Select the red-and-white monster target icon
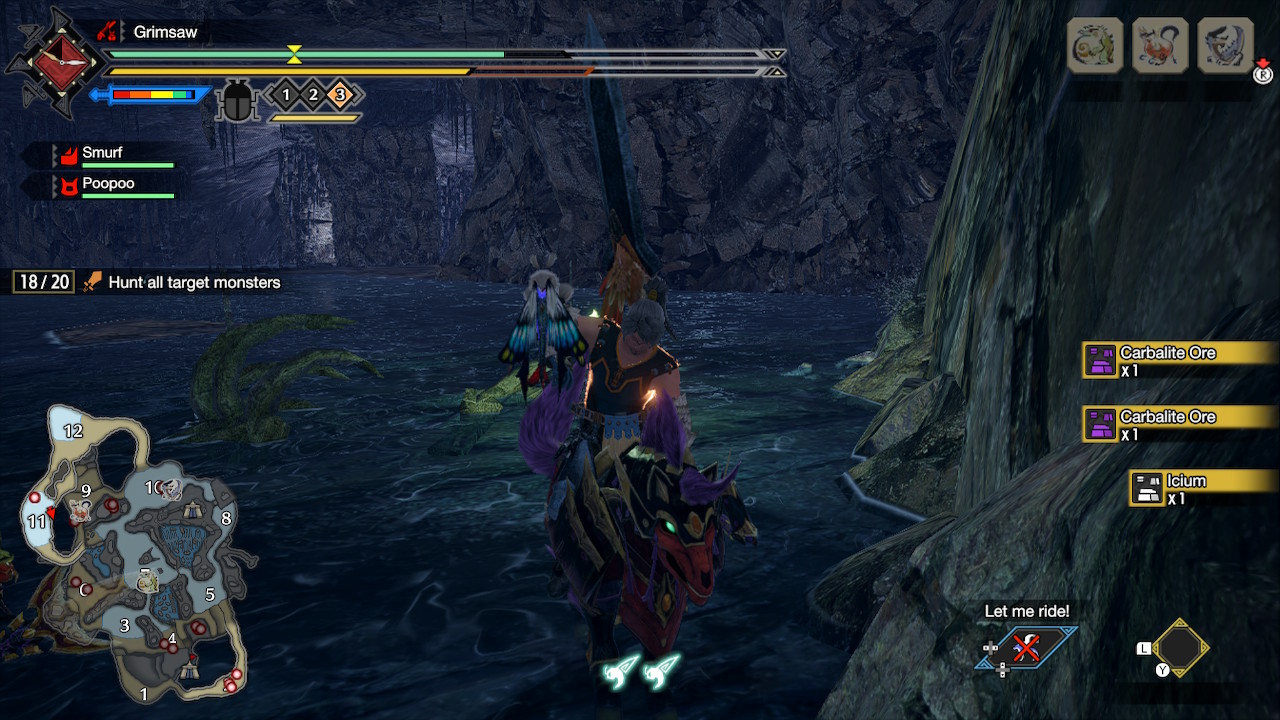Viewport: 1280px width, 720px height. click(1160, 45)
